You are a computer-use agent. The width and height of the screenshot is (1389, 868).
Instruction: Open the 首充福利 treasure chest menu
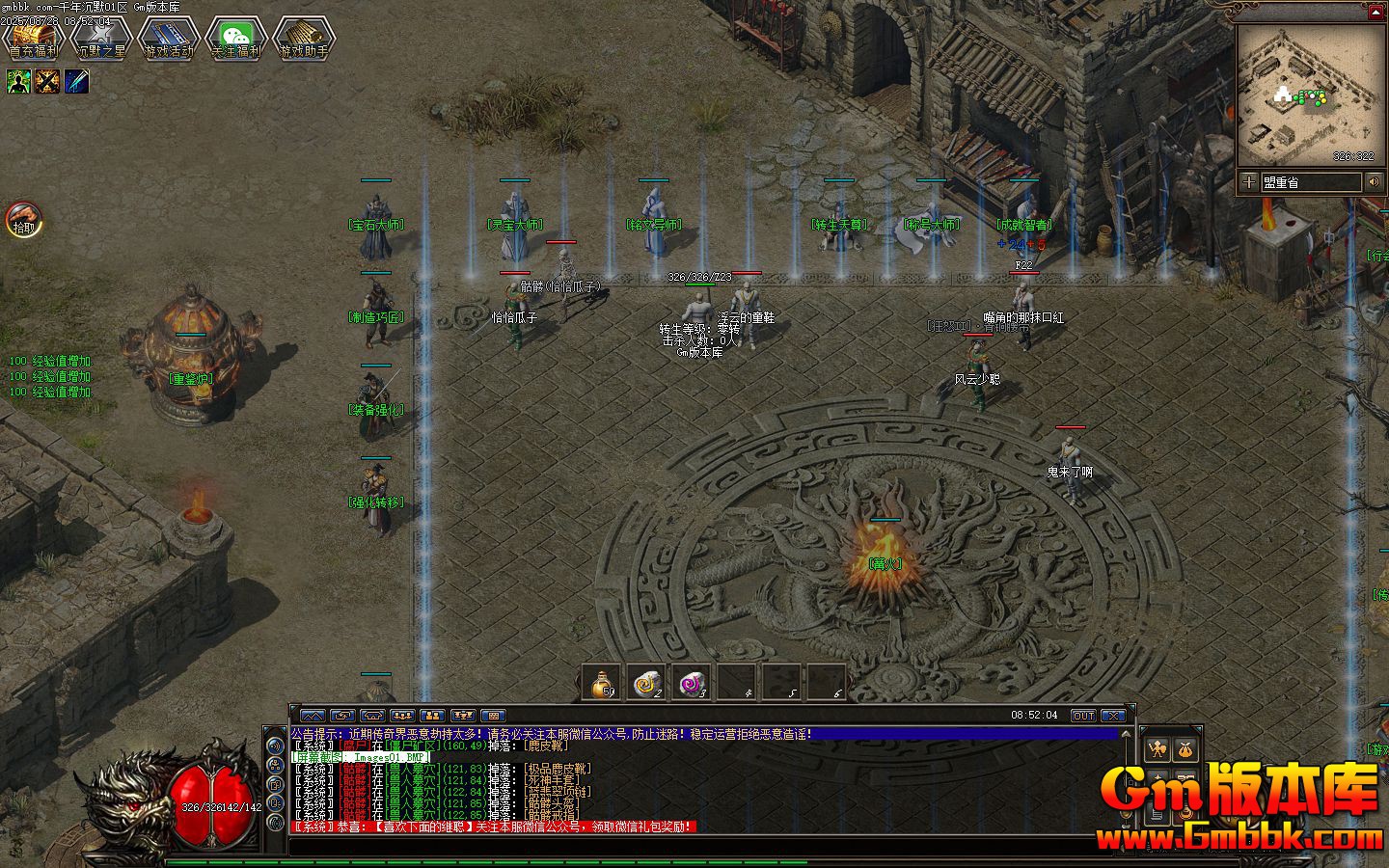pos(33,39)
